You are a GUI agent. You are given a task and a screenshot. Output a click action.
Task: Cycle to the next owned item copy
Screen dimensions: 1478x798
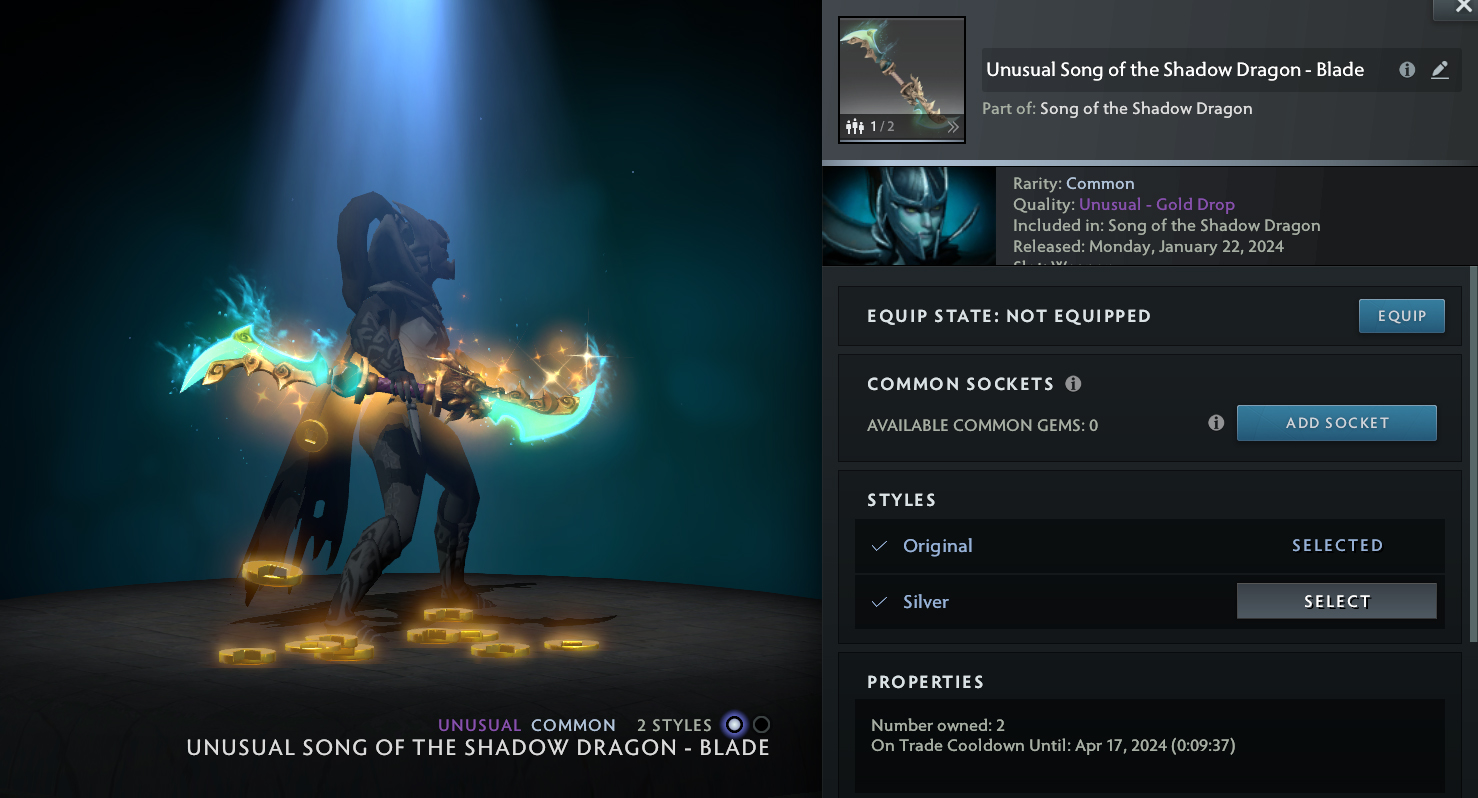952,127
